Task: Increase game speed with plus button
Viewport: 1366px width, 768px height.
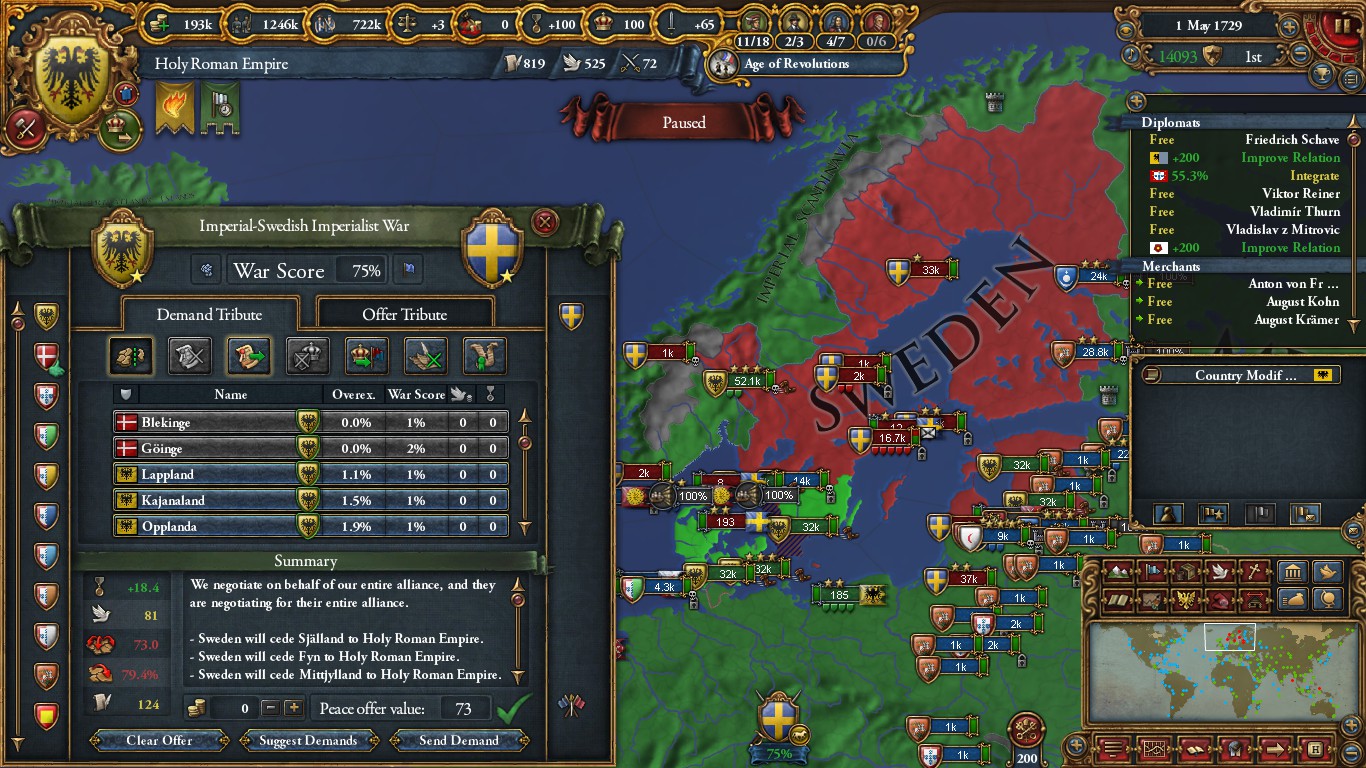Action: 1290,27
